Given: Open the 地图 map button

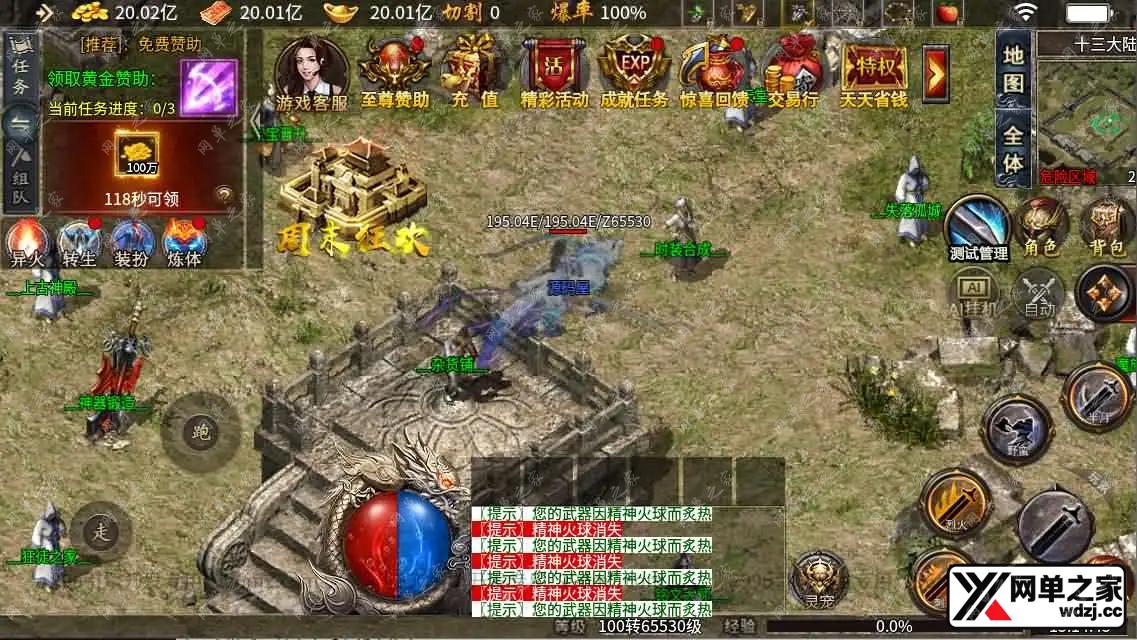Looking at the screenshot, I should coord(1014,68).
